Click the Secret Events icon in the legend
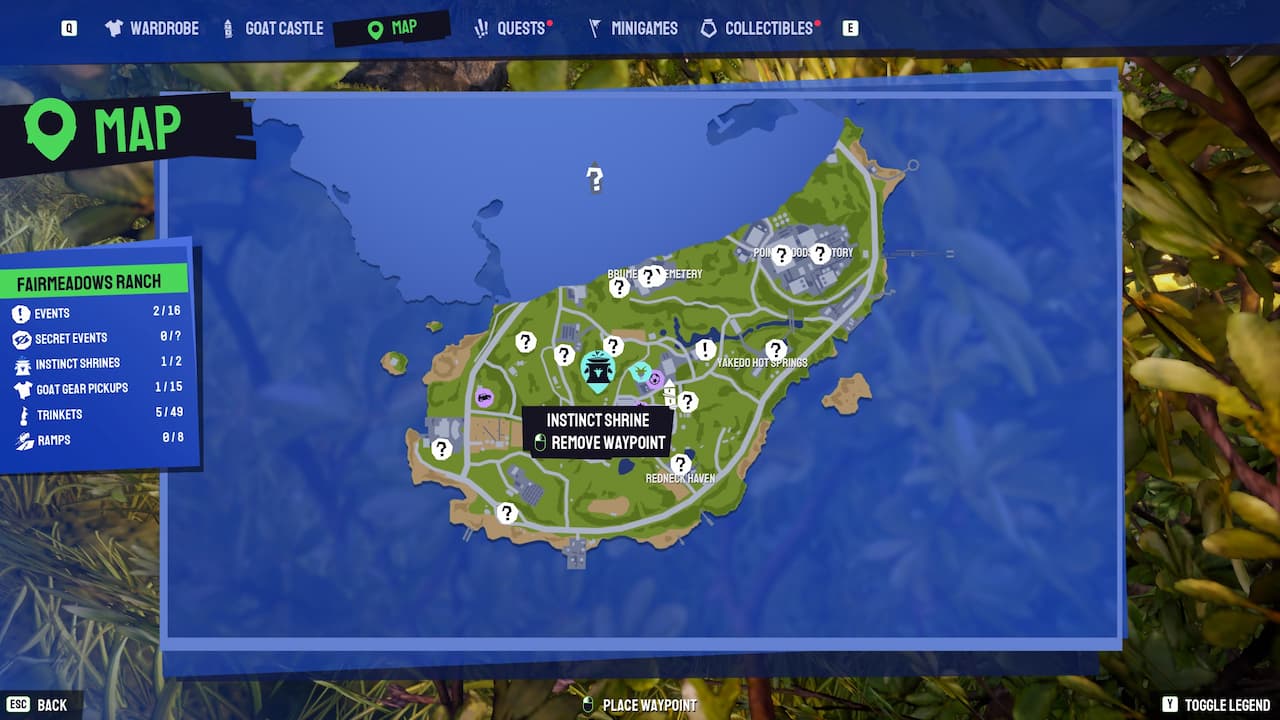This screenshot has width=1280, height=720. pos(23,338)
